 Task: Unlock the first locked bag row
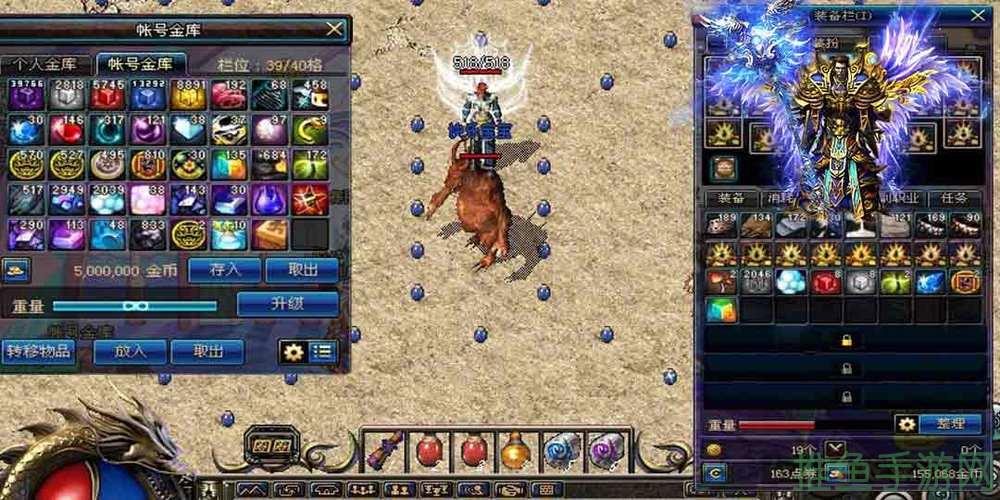[x=846, y=341]
